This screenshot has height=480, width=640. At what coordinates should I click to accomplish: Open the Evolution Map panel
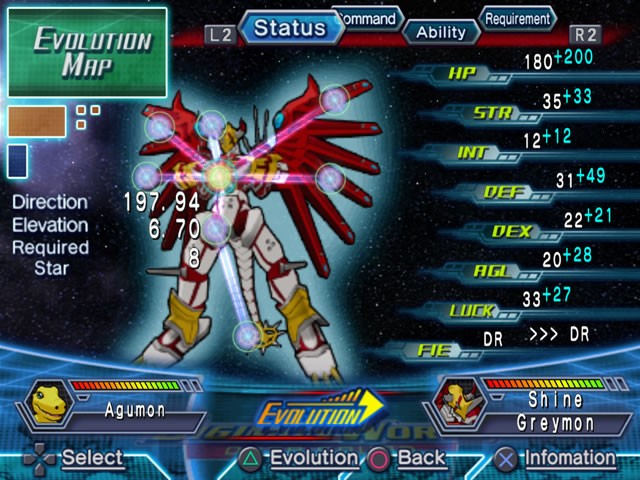[87, 52]
